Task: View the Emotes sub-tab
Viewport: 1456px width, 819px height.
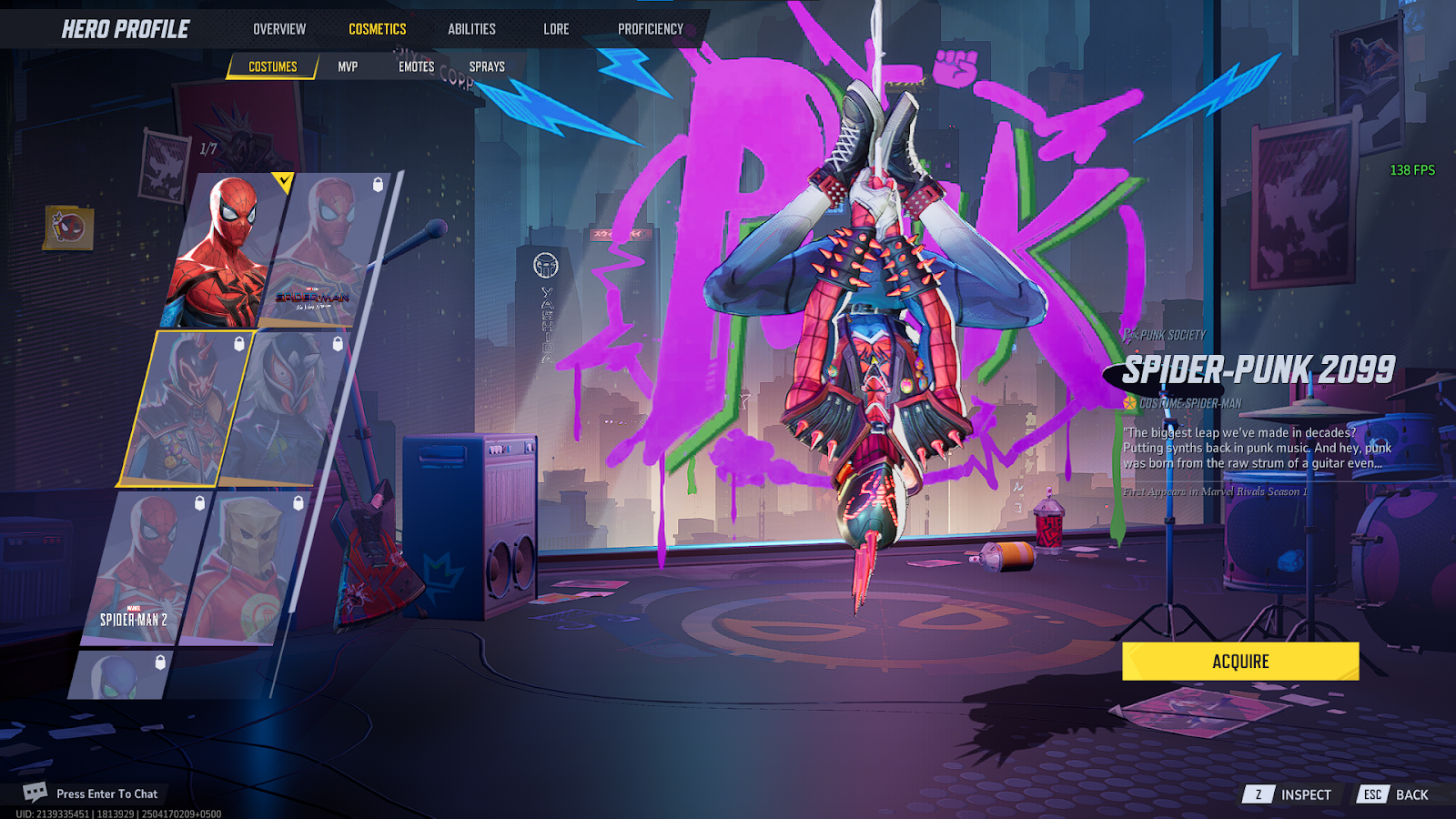Action: (416, 66)
